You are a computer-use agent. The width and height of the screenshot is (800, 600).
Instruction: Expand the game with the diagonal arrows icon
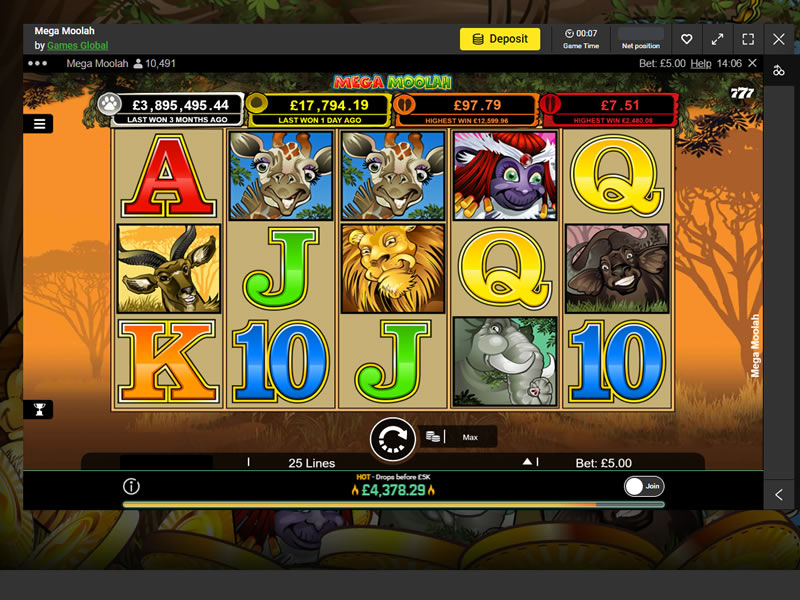[x=717, y=39]
